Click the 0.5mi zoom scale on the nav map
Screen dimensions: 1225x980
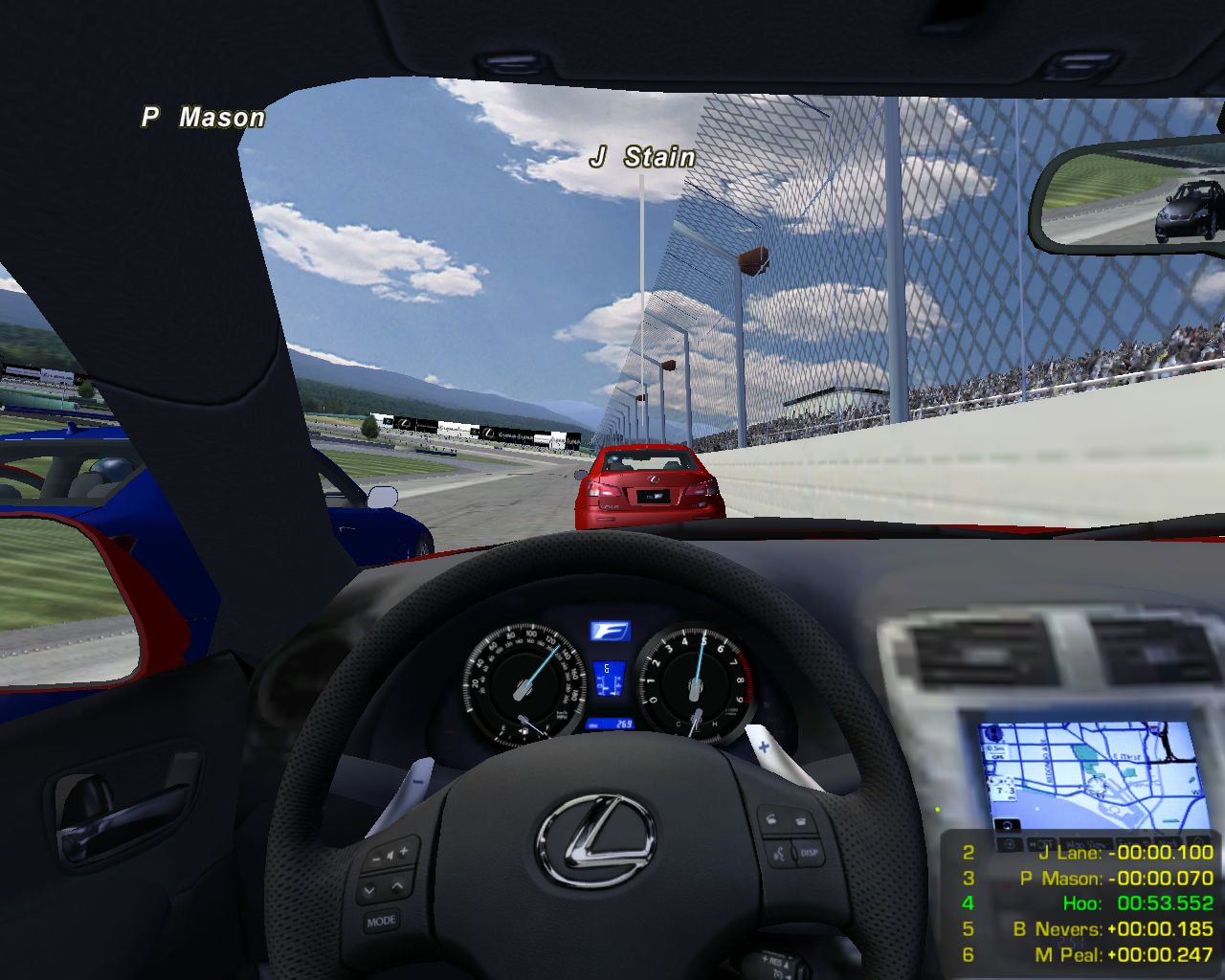(x=996, y=748)
